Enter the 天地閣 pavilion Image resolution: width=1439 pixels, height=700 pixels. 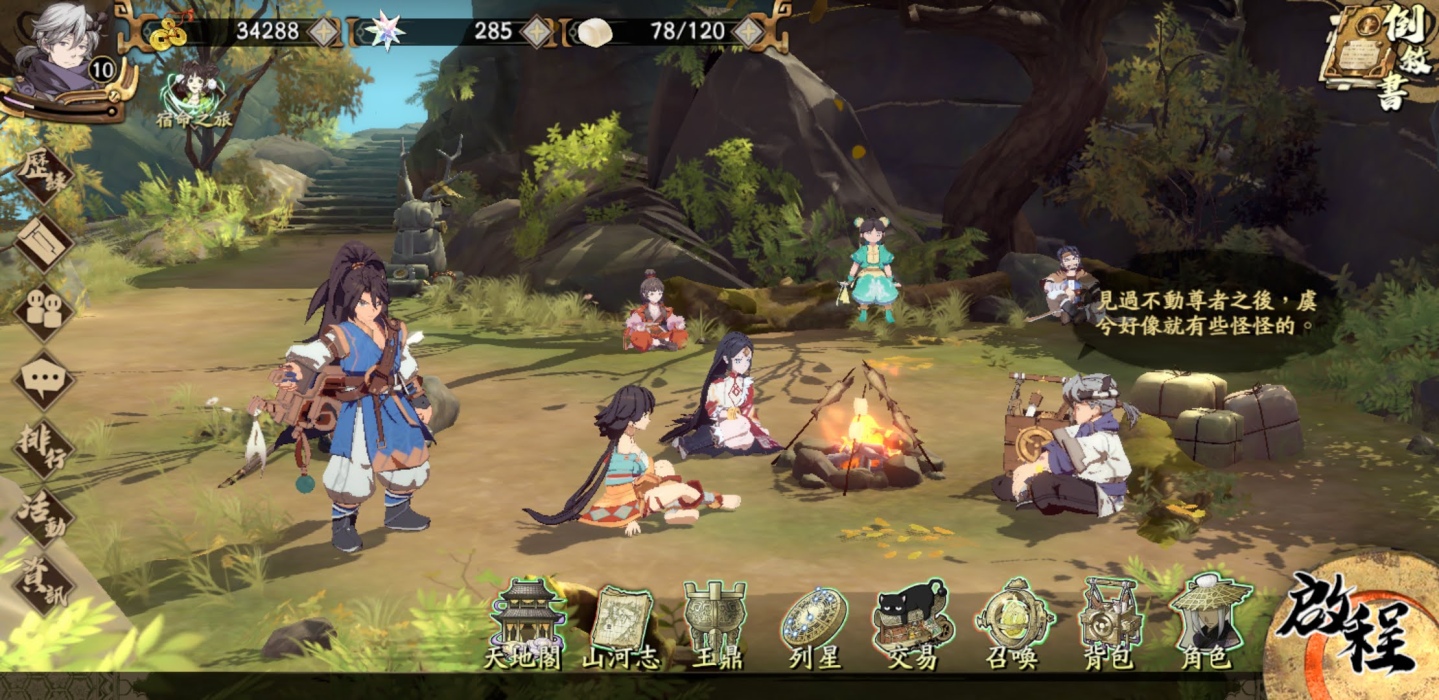[x=526, y=622]
